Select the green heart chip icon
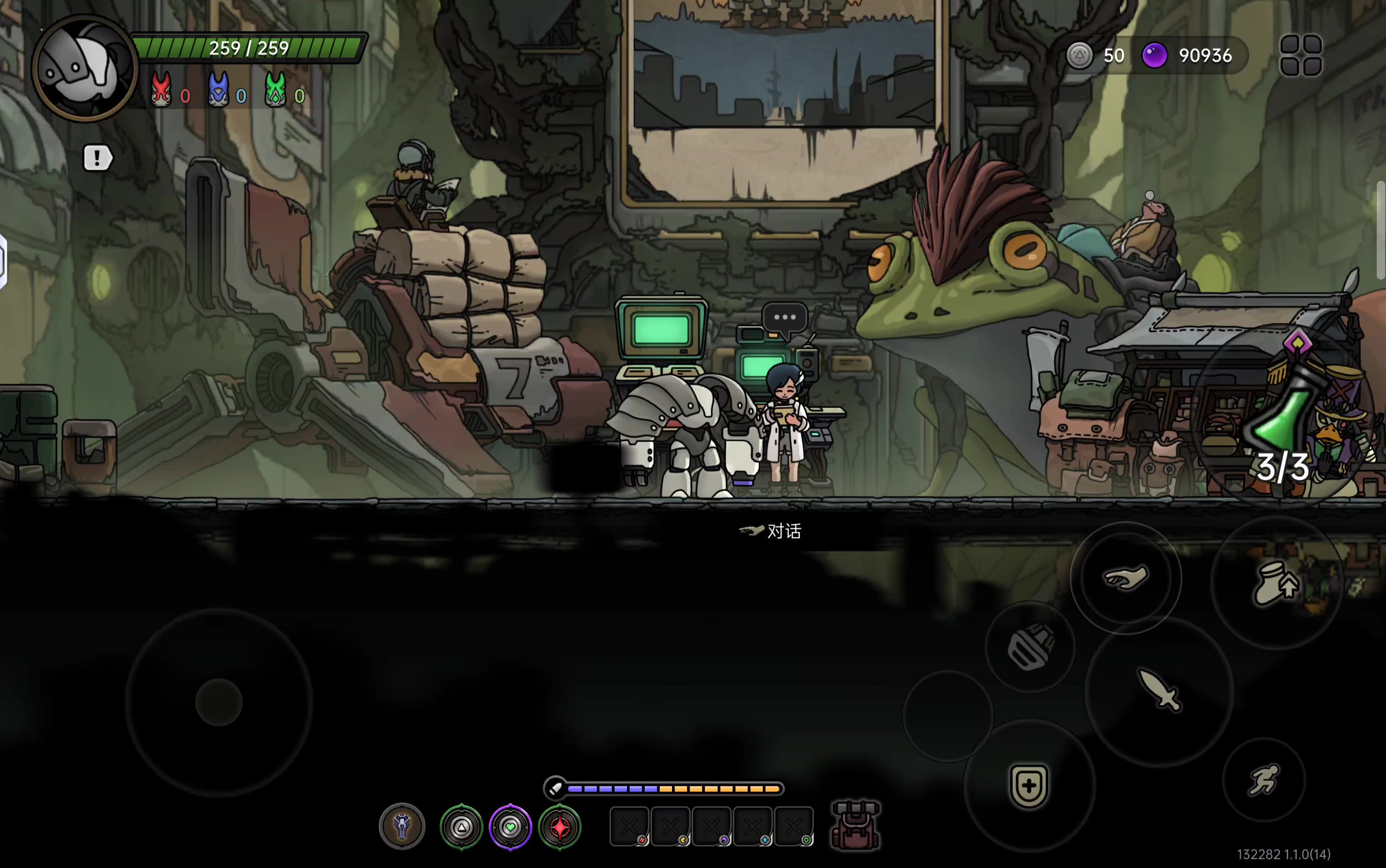 (511, 827)
